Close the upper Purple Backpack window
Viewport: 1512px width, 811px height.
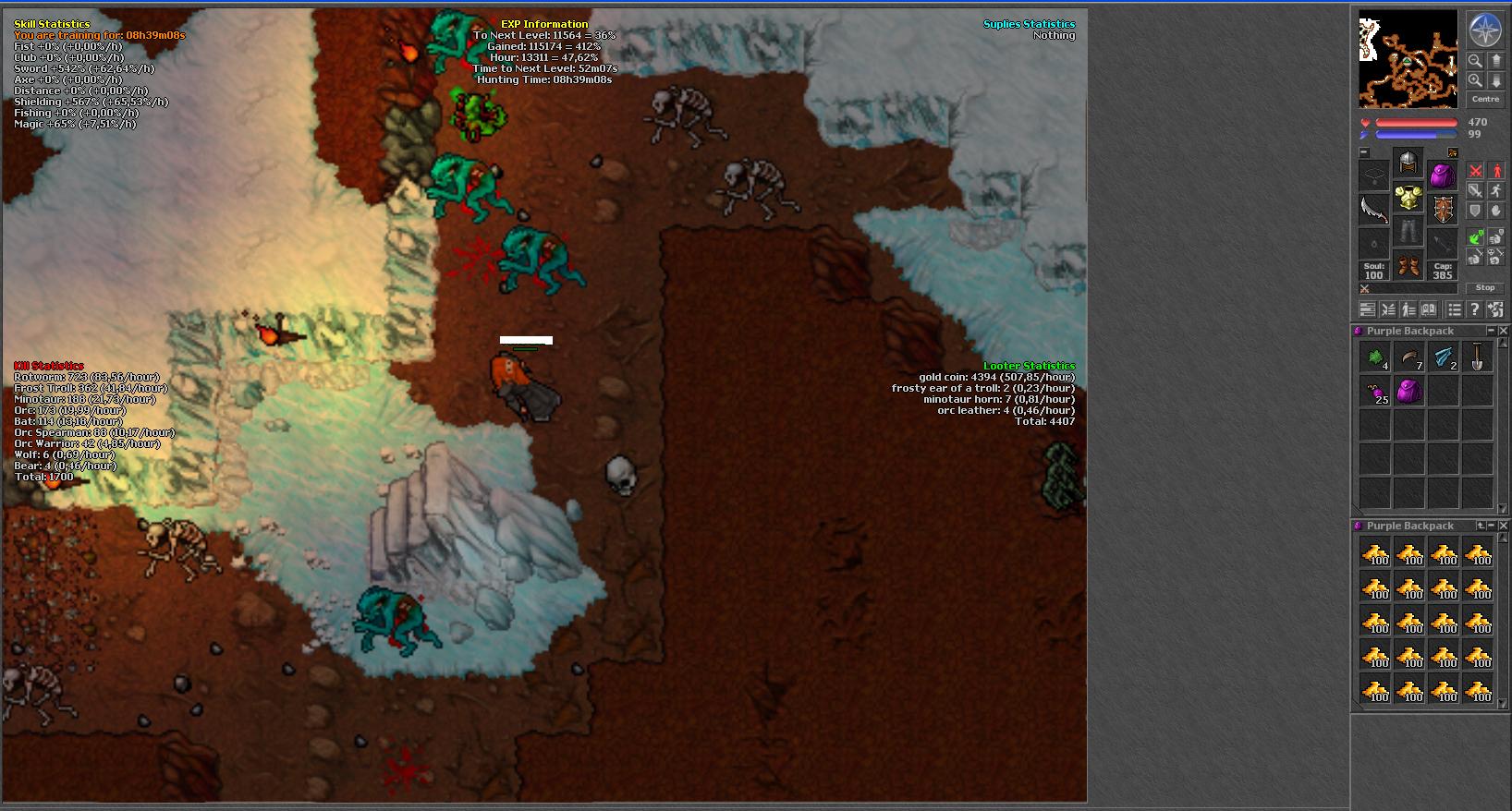1504,331
